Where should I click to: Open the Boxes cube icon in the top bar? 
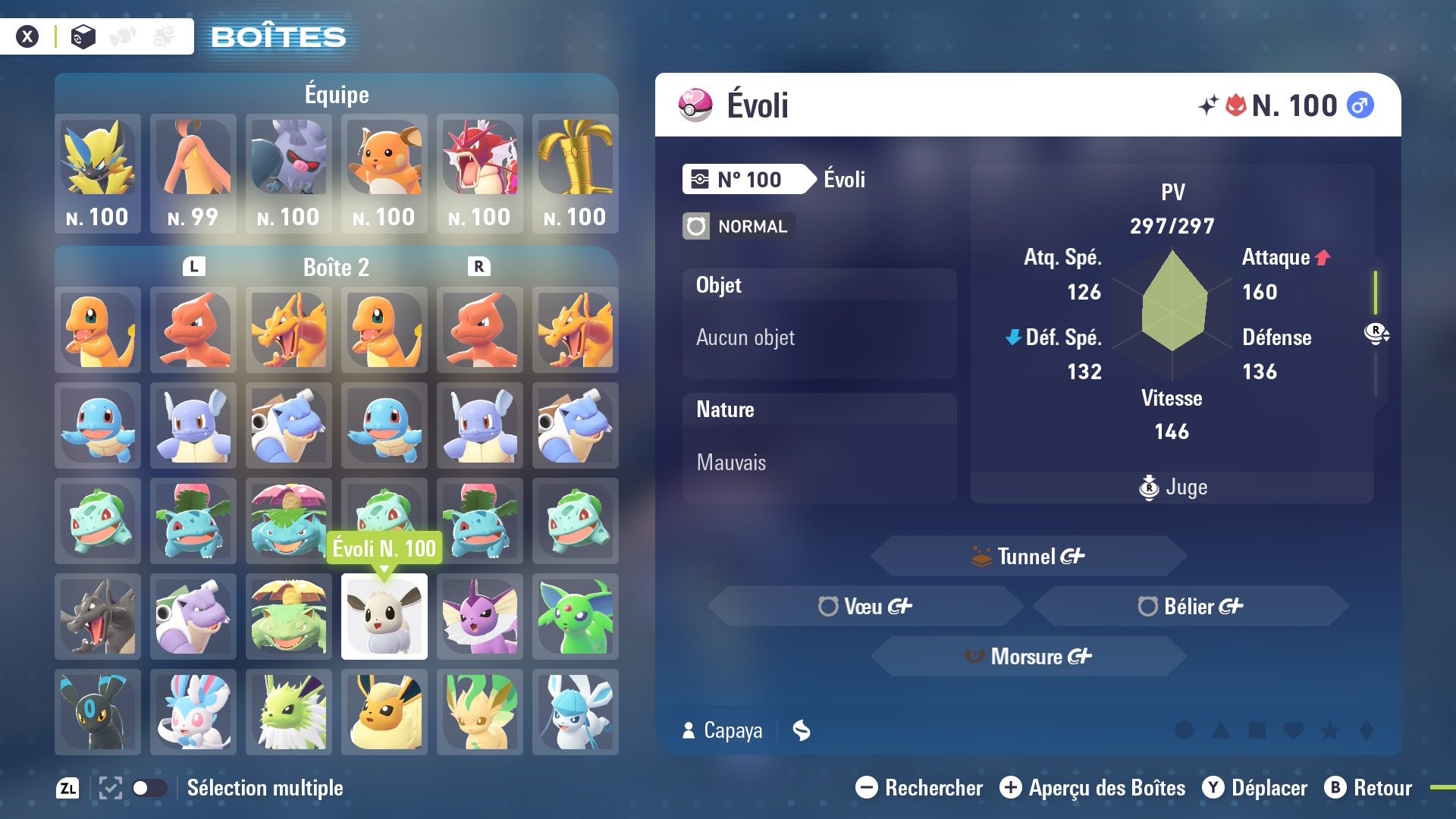[83, 35]
